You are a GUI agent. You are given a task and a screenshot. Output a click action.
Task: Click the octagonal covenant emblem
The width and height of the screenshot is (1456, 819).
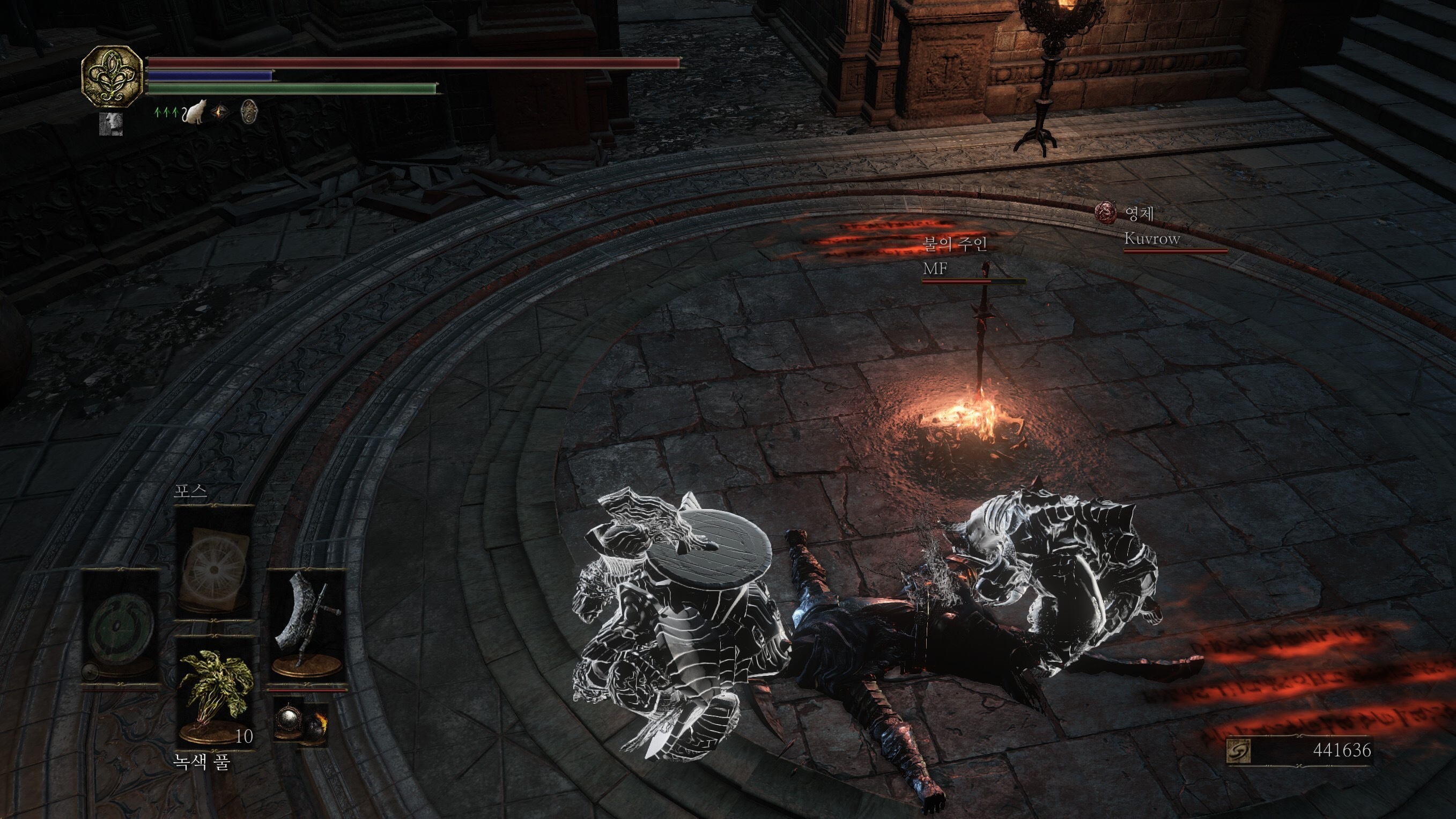point(112,76)
